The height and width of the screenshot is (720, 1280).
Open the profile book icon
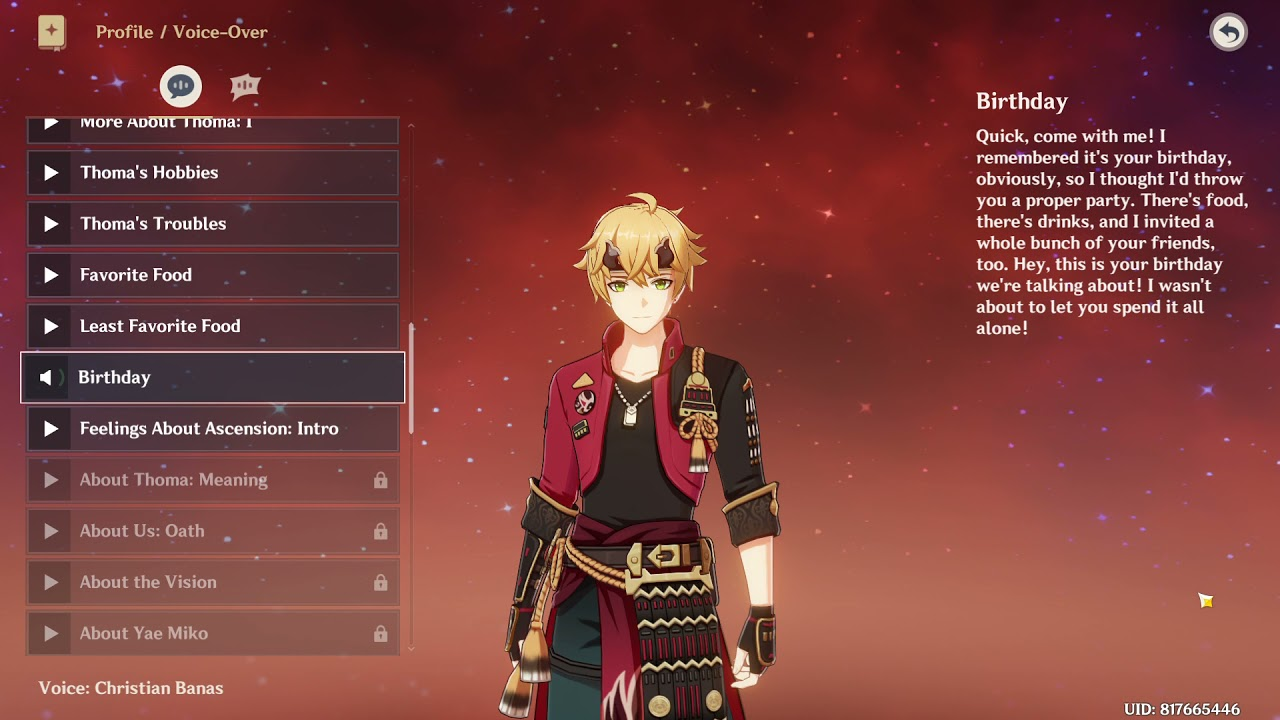click(x=52, y=32)
